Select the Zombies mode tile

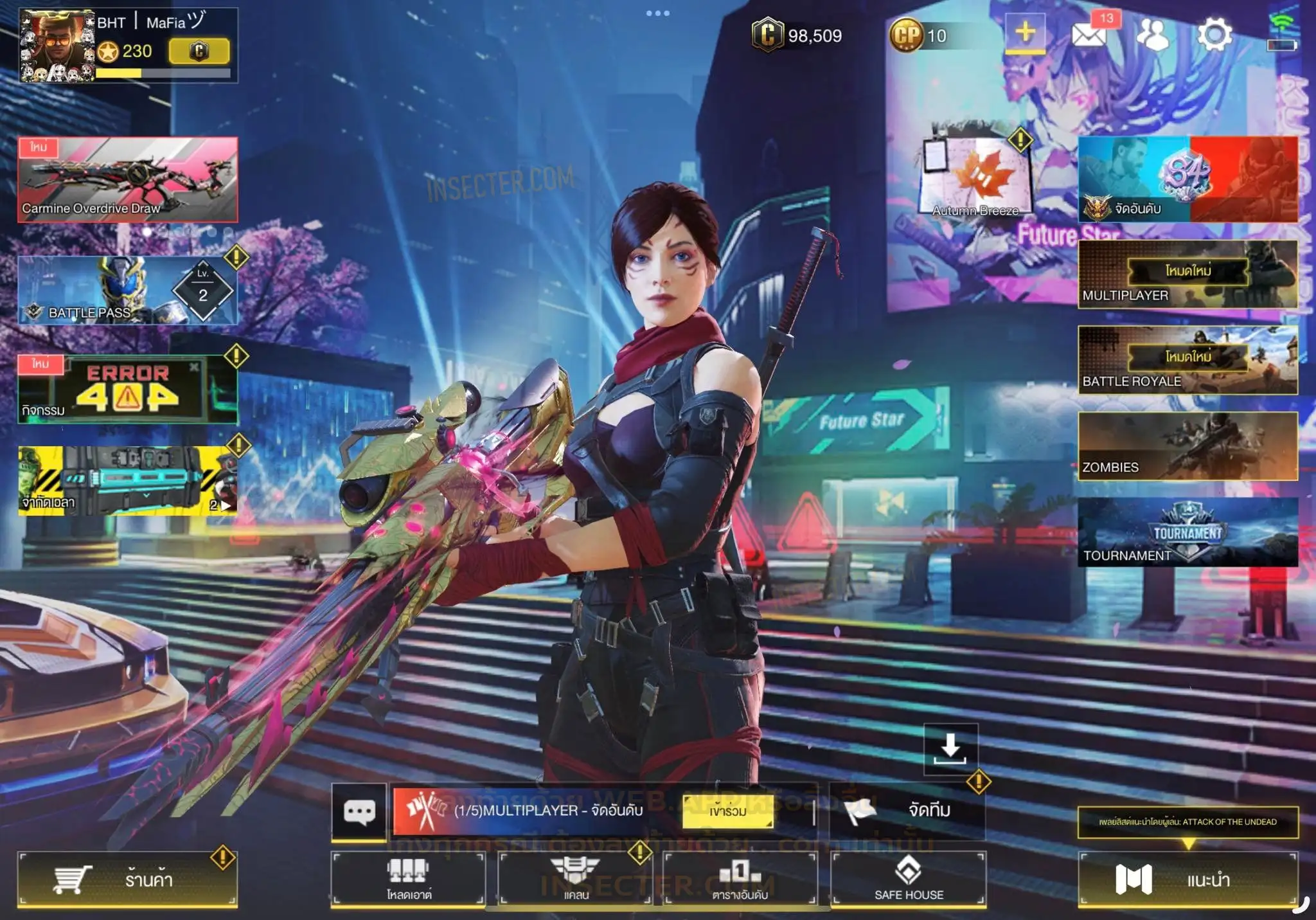pos(1187,446)
